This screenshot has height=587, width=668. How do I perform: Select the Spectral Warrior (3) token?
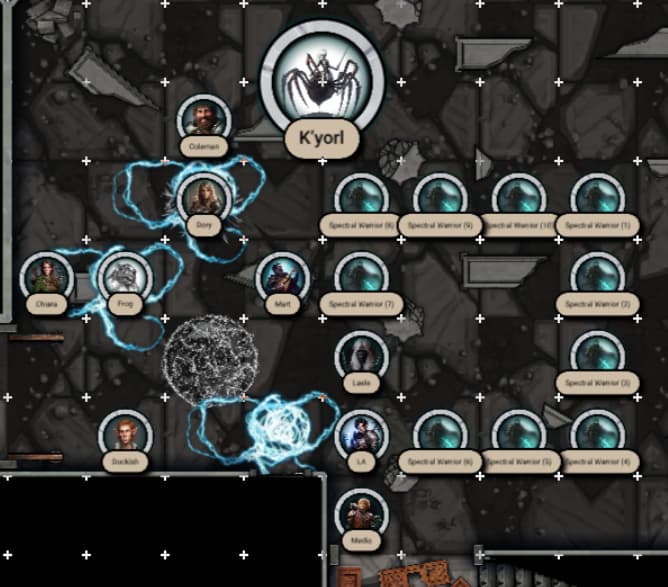pos(597,354)
